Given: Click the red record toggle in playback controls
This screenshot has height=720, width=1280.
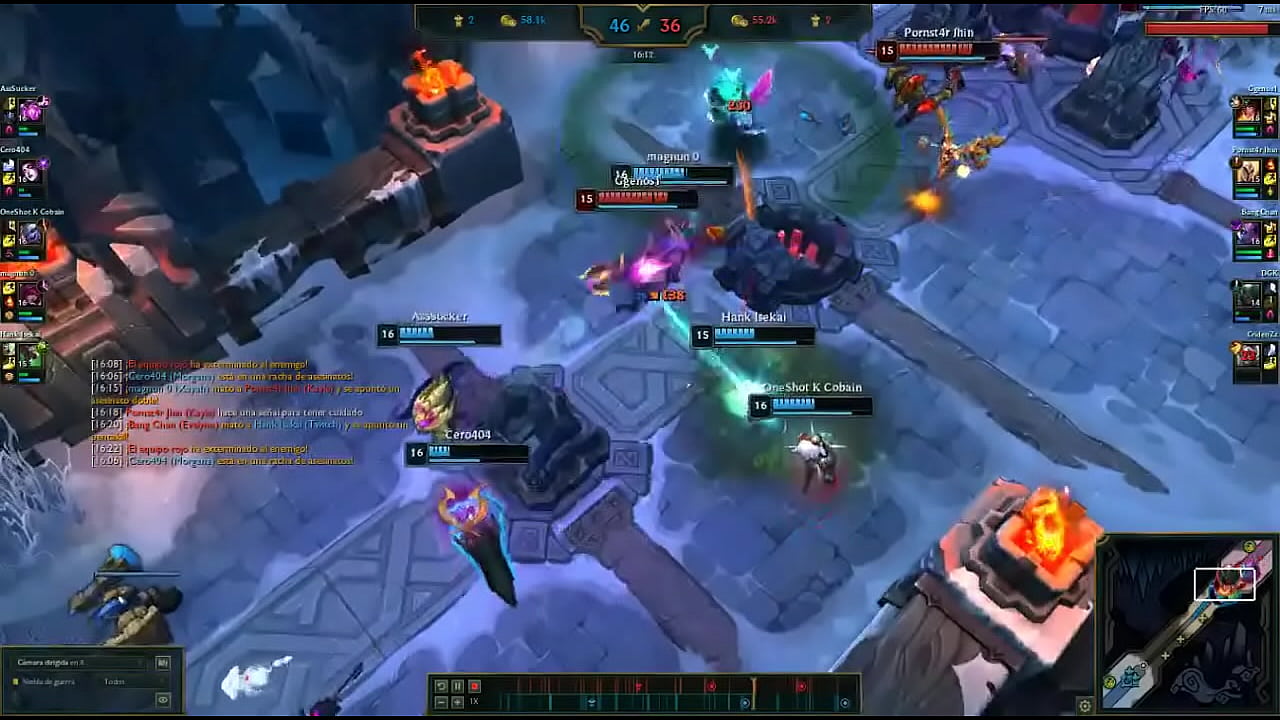Looking at the screenshot, I should pos(474,686).
